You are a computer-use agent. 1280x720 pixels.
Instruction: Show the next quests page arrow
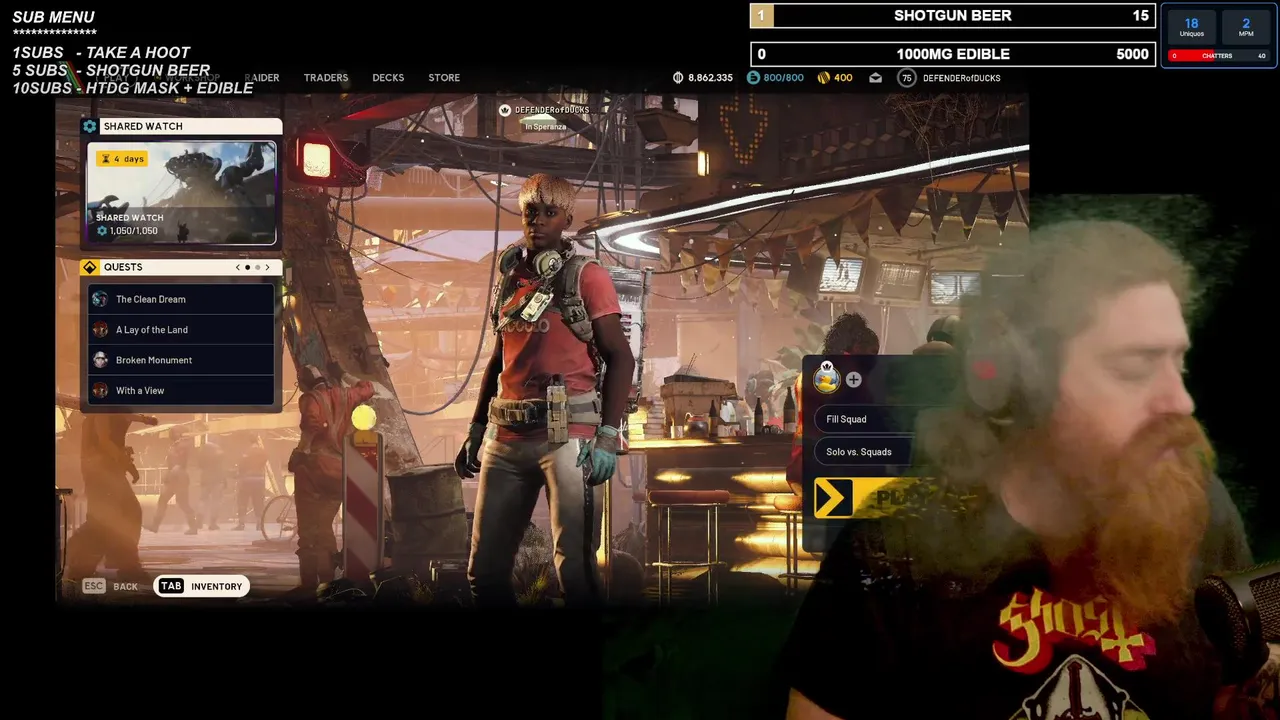click(x=267, y=267)
